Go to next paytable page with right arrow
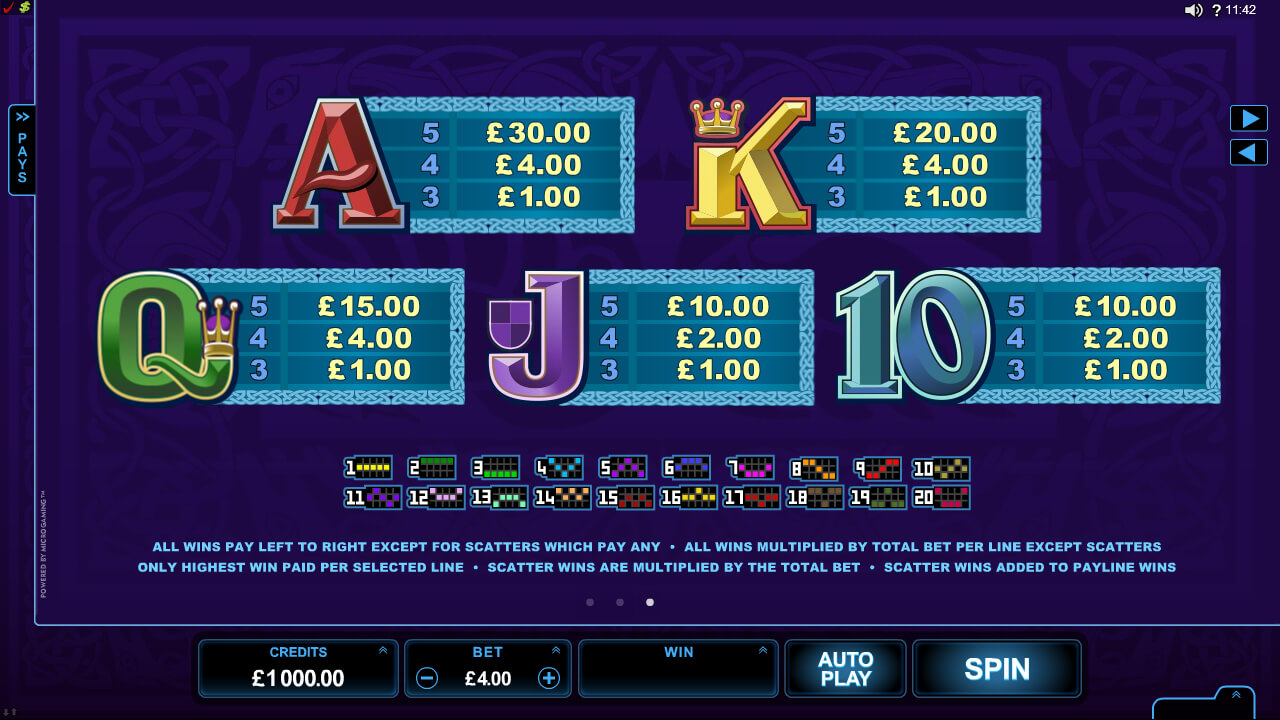The width and height of the screenshot is (1280, 720). tap(1247, 118)
